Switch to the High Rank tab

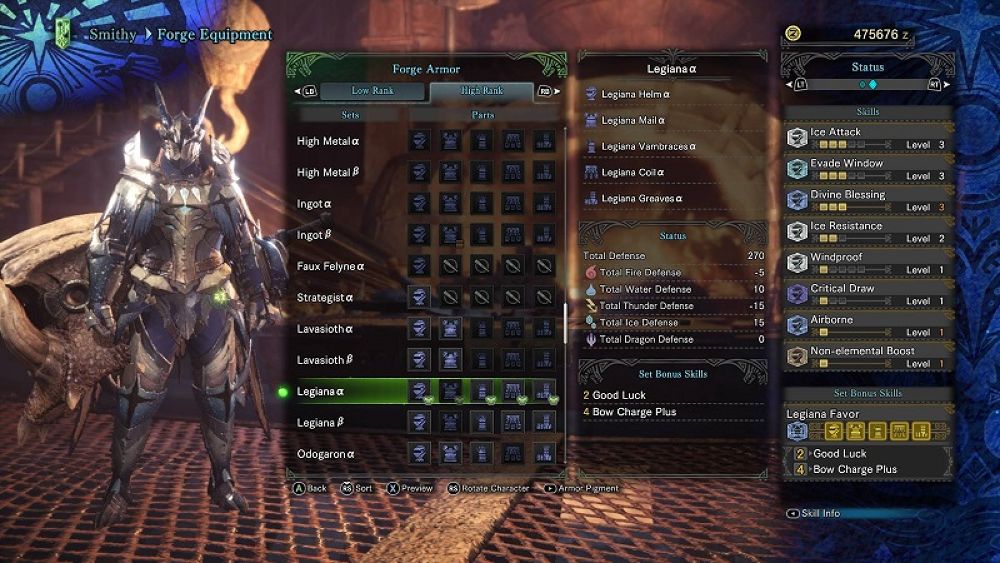481,91
